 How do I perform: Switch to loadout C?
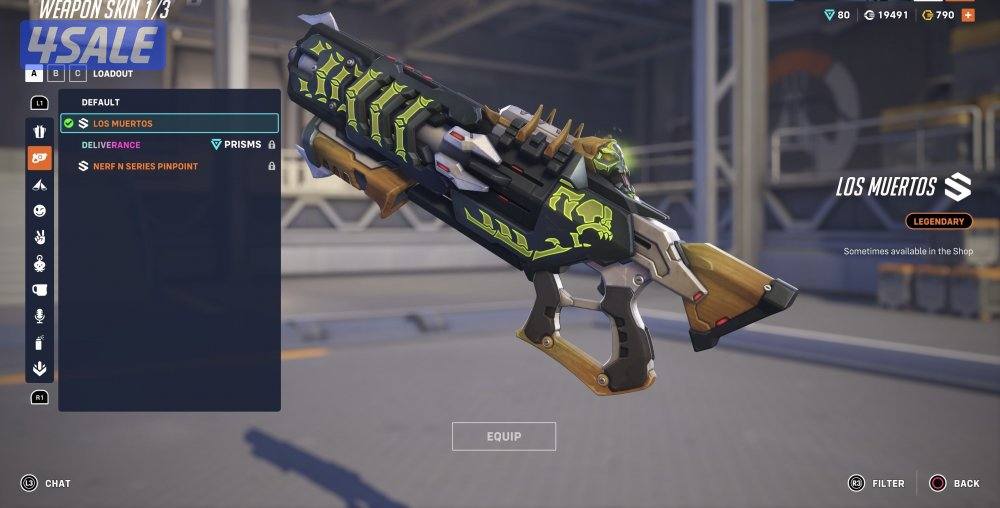tap(77, 74)
